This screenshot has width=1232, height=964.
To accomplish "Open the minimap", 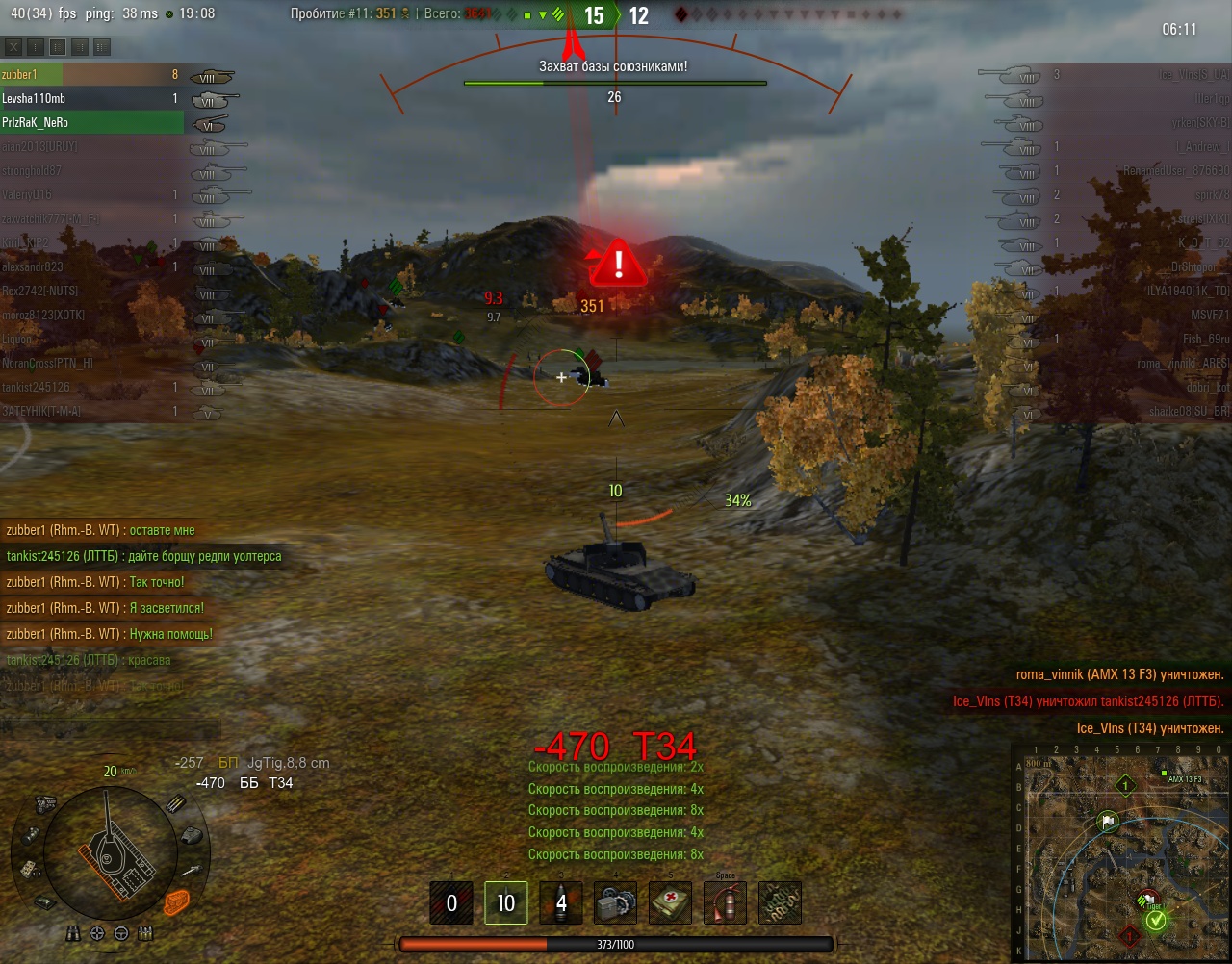I will click(x=1121, y=852).
